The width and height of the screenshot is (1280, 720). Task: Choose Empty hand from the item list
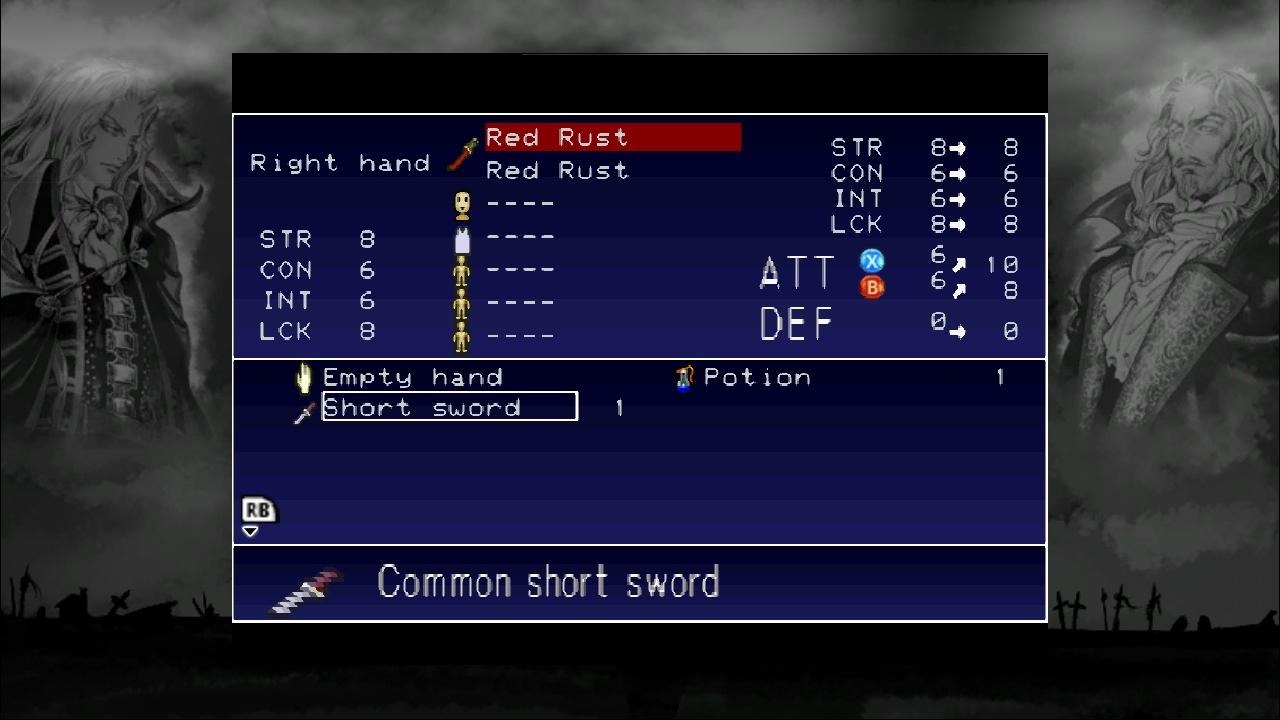tap(412, 378)
